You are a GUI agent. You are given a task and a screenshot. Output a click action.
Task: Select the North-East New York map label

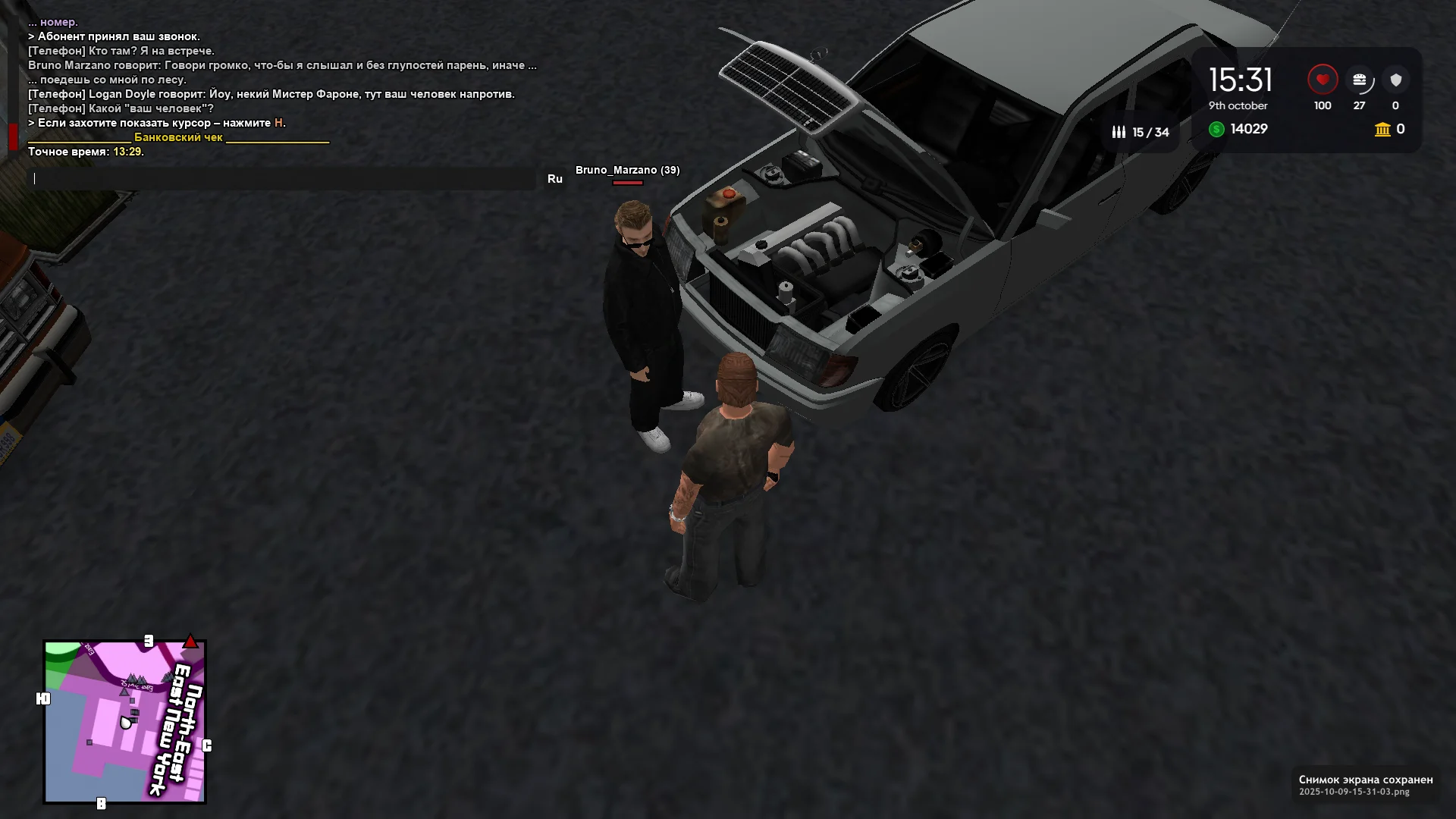[176, 717]
